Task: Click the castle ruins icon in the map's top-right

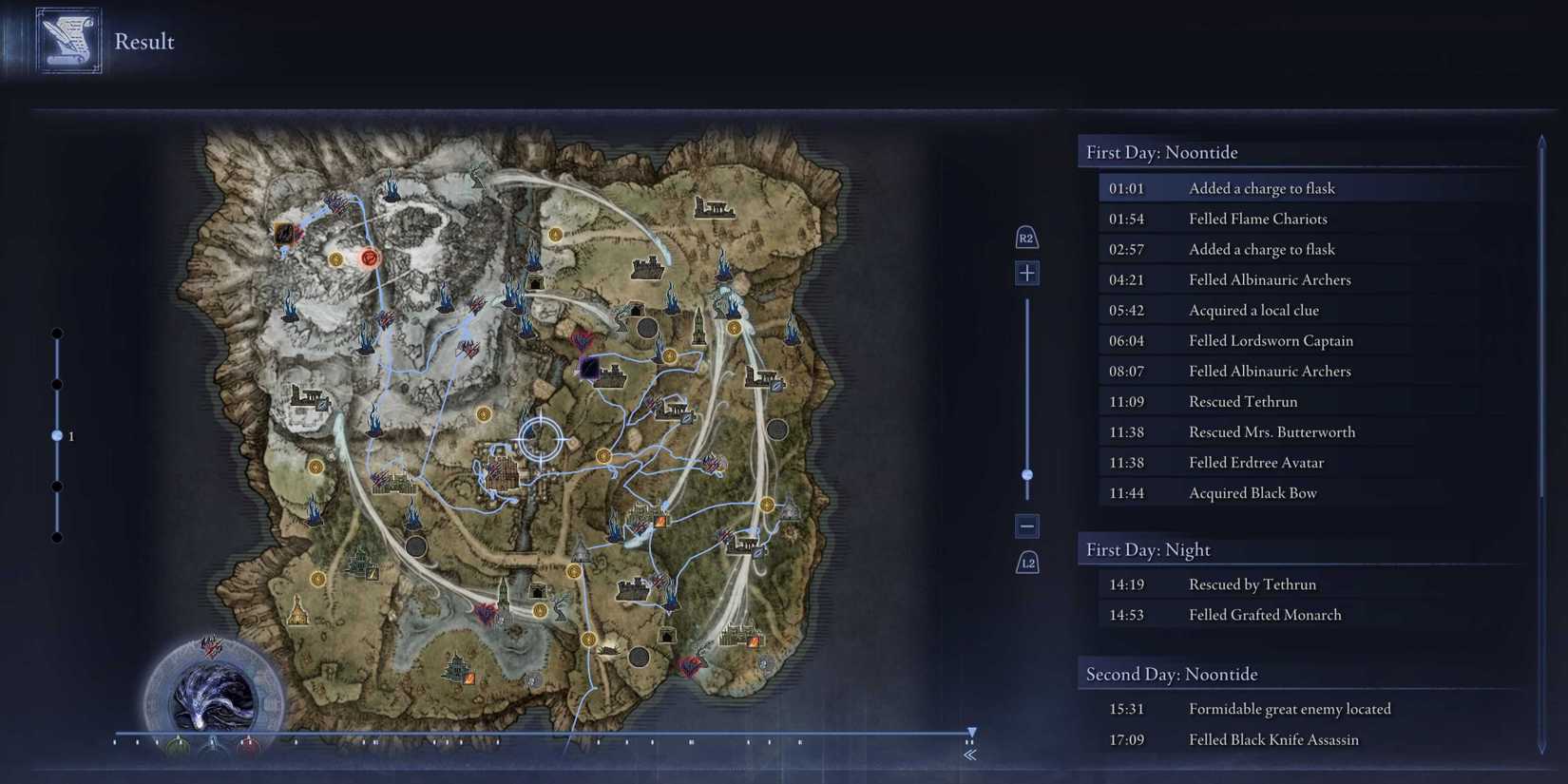Action: pos(715,208)
